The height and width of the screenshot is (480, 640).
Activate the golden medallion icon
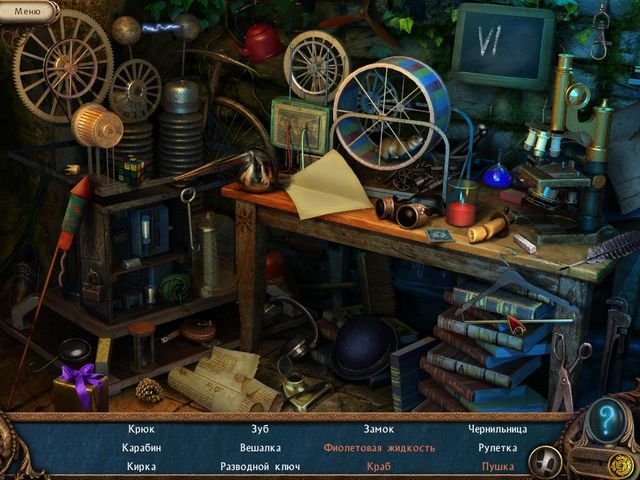coord(621,463)
